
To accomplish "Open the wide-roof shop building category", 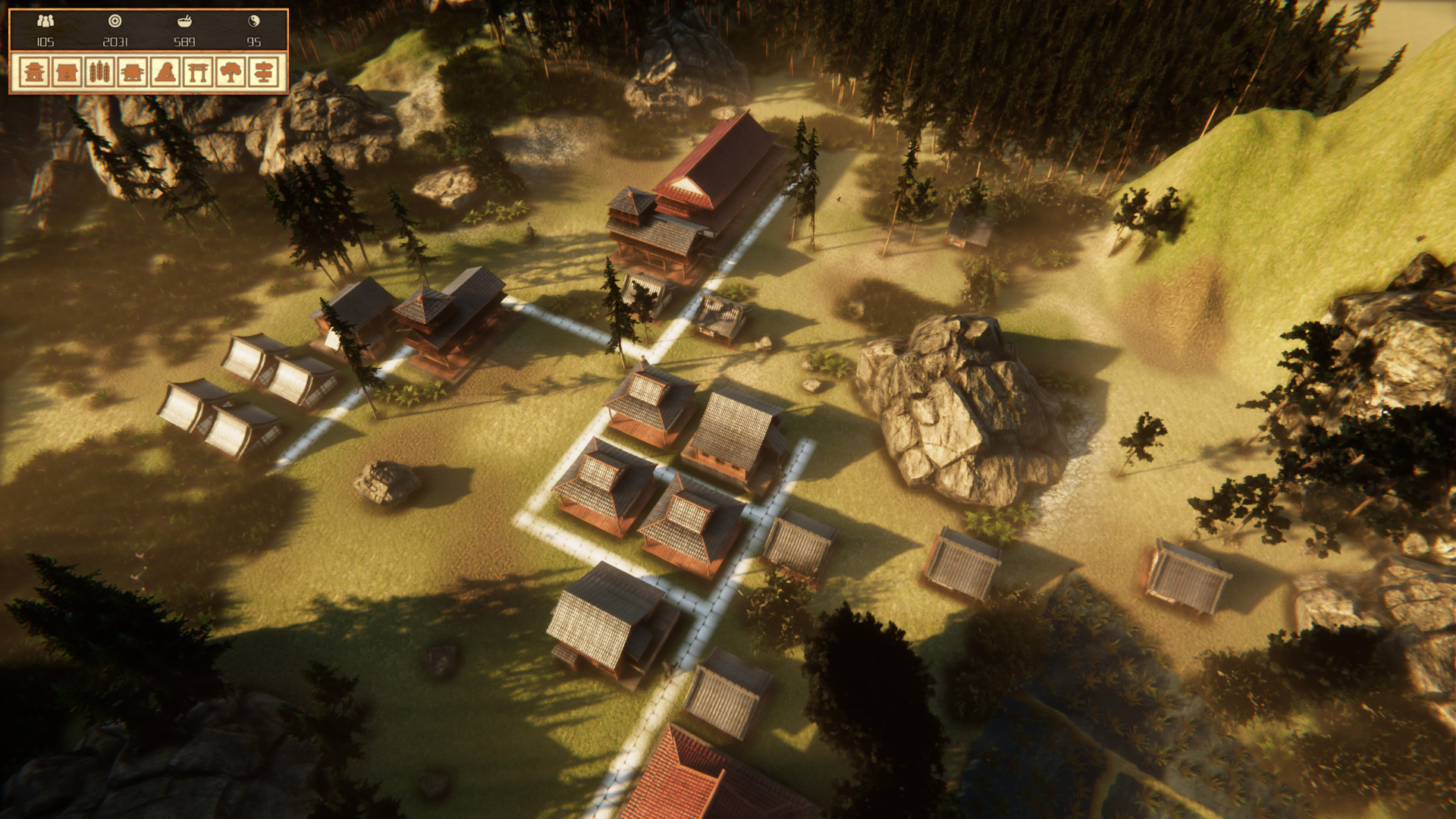I will [x=133, y=73].
